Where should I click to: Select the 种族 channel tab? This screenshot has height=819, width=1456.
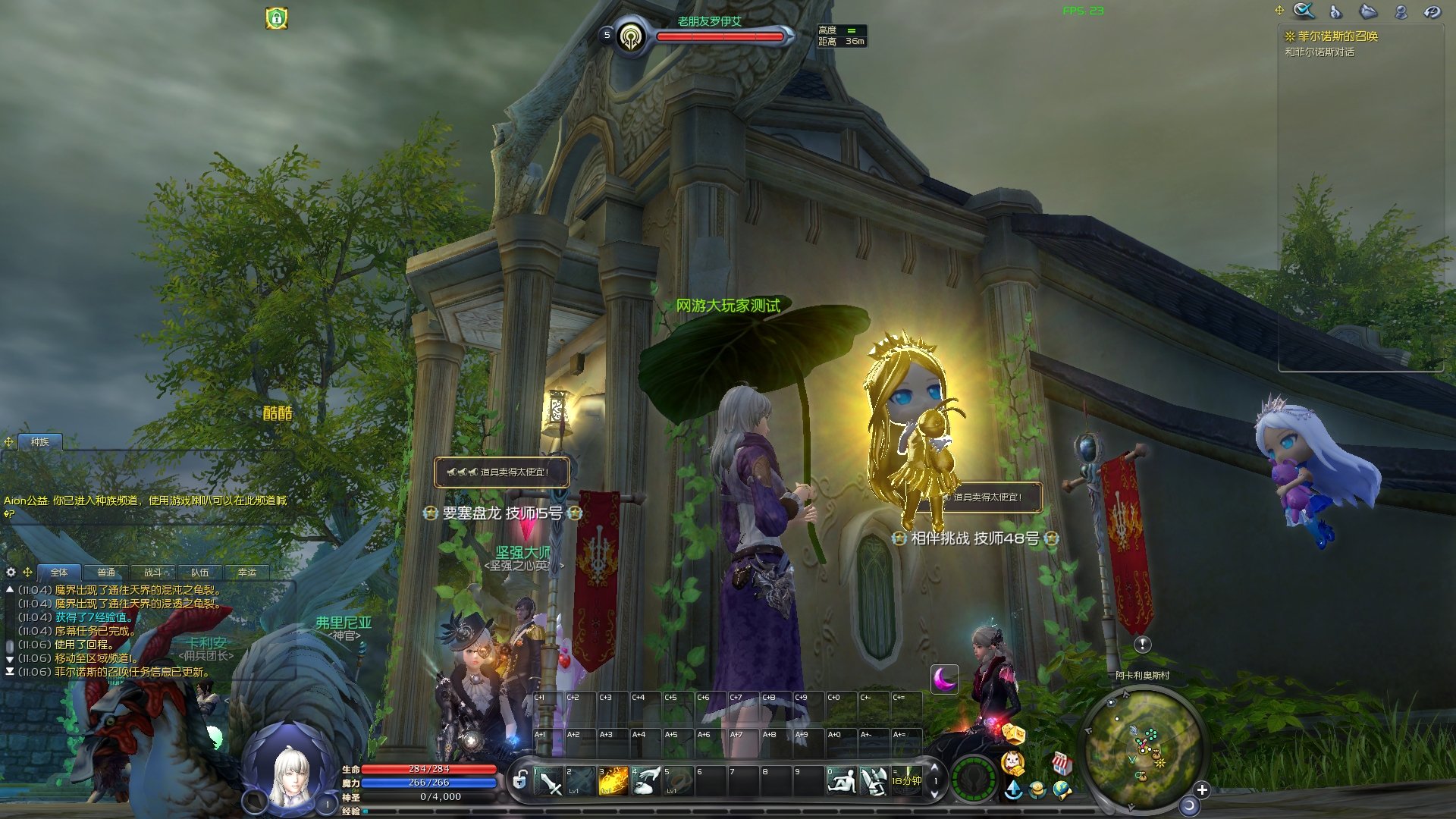(x=39, y=441)
